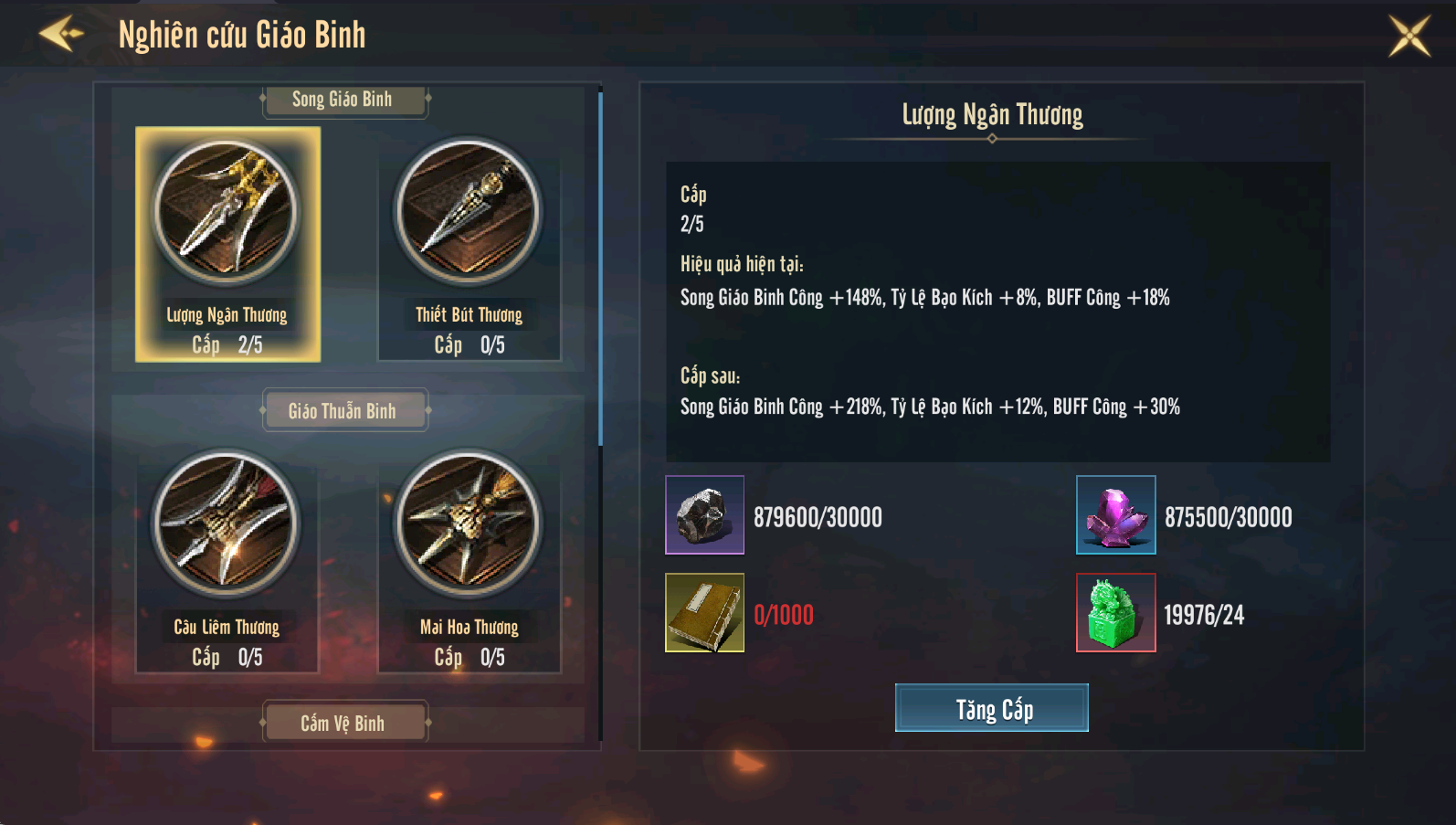Select Lượng Ngân Thương spear research
This screenshot has height=825, width=1456.
pyautogui.click(x=227, y=244)
